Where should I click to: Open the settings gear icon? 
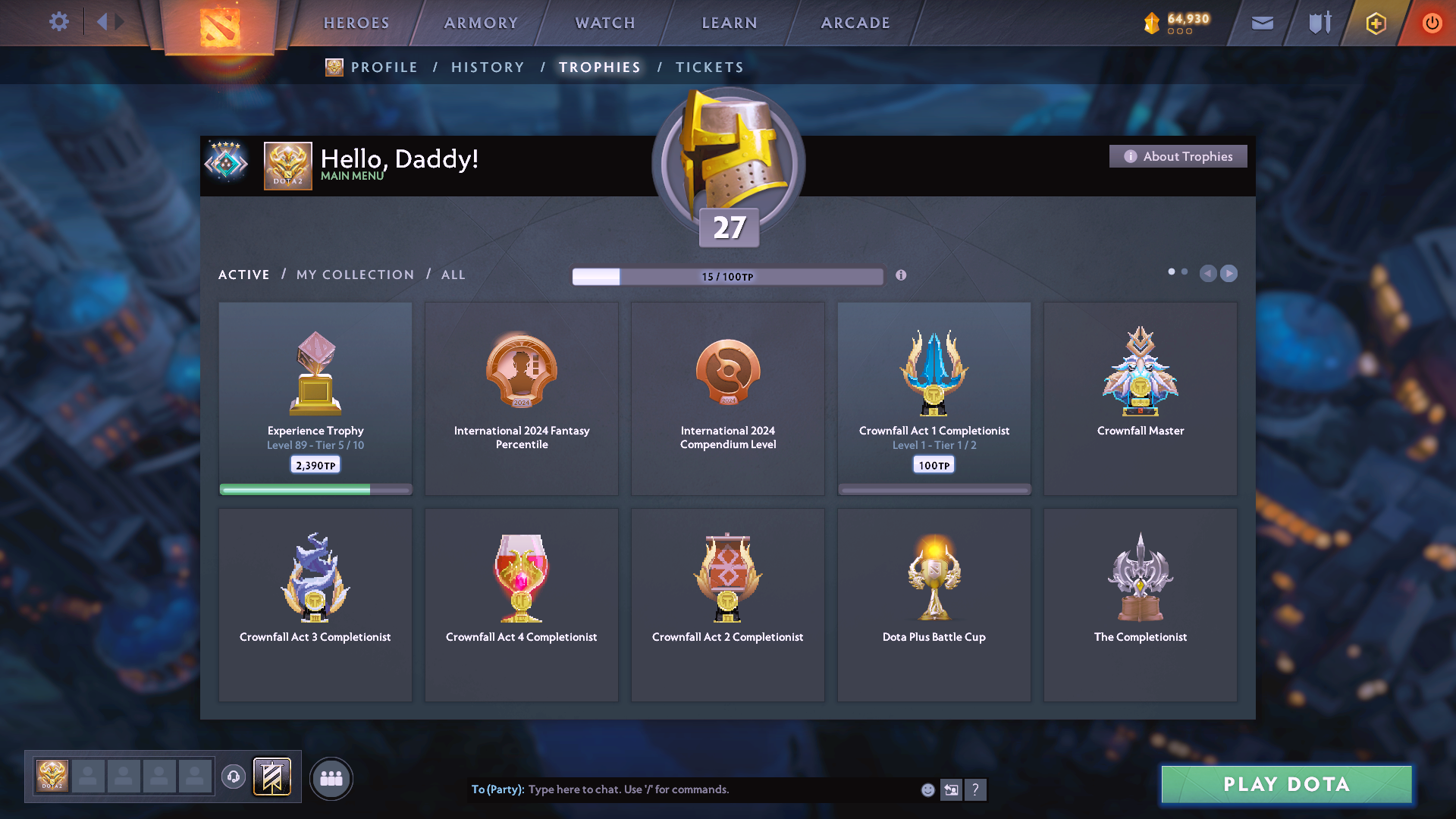pos(58,21)
